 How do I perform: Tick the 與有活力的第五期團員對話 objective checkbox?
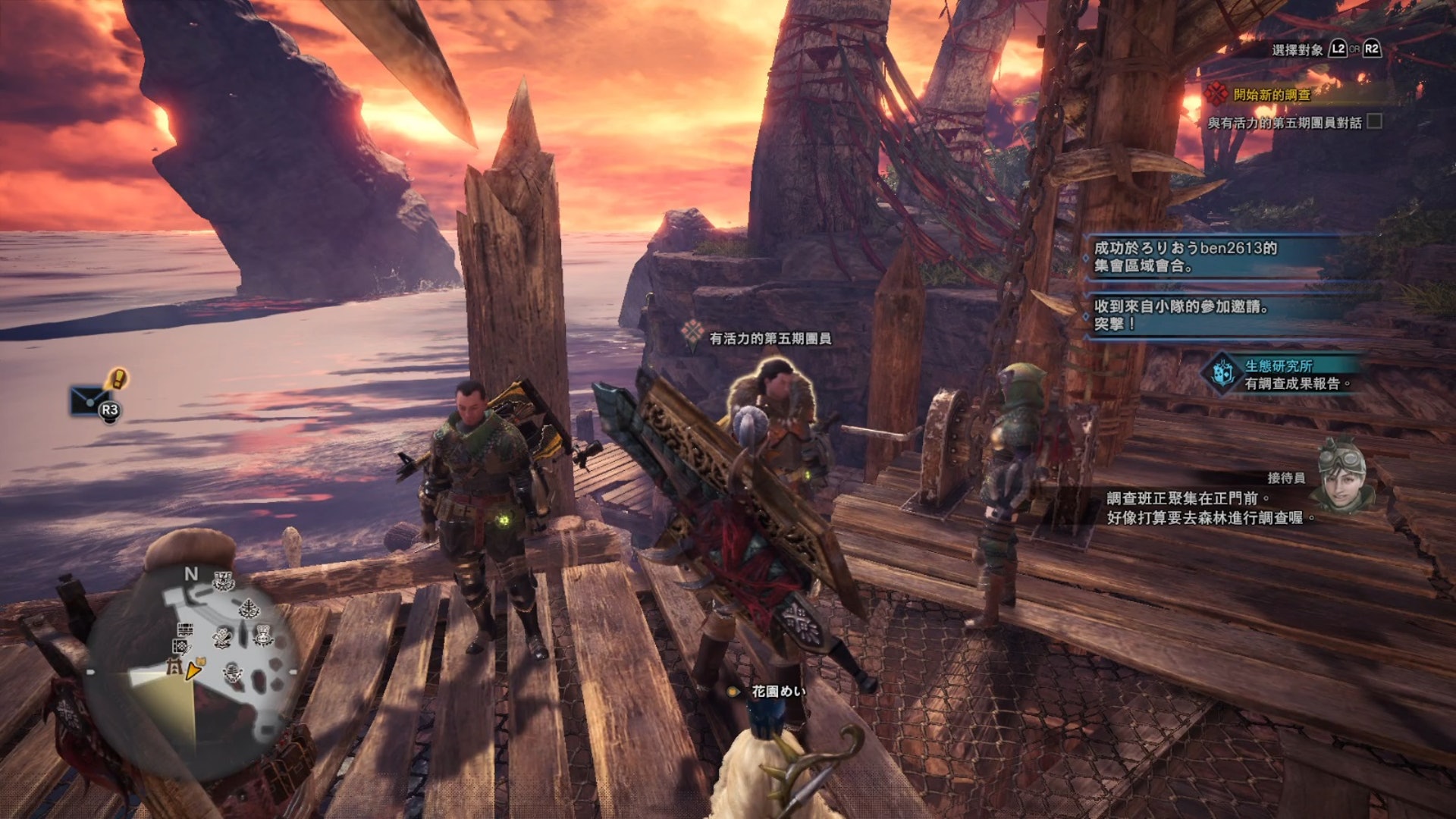pyautogui.click(x=1374, y=121)
